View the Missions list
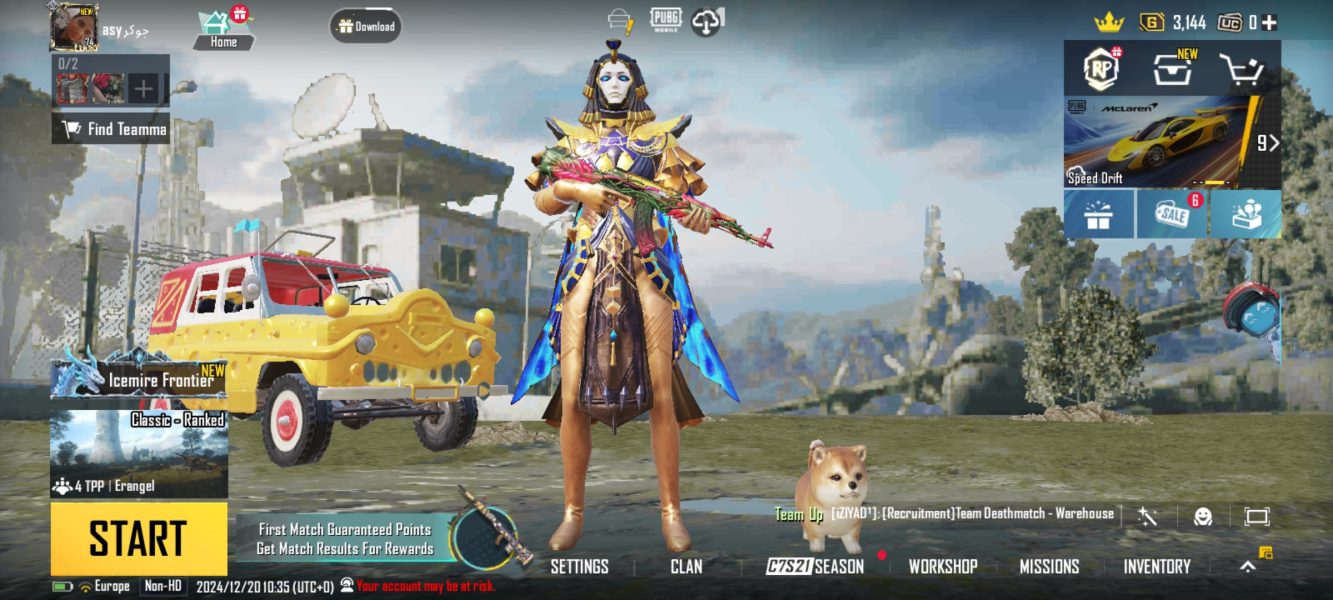This screenshot has width=1333, height=600. pos(1049,566)
